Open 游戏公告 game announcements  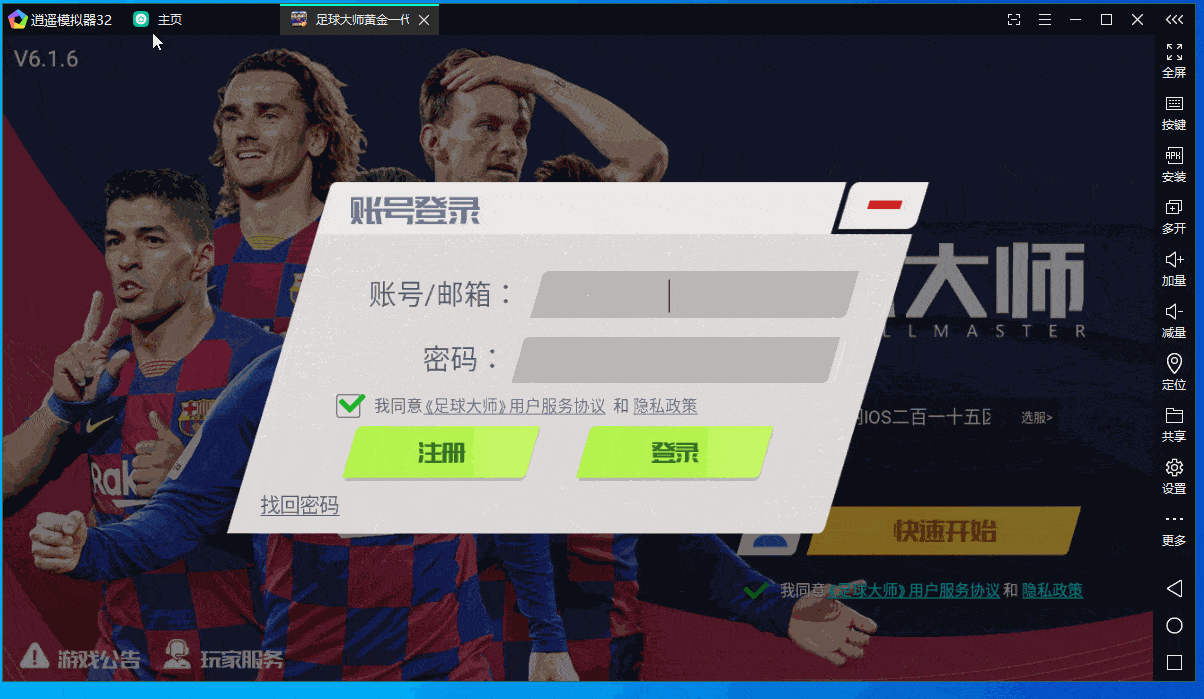tap(82, 657)
